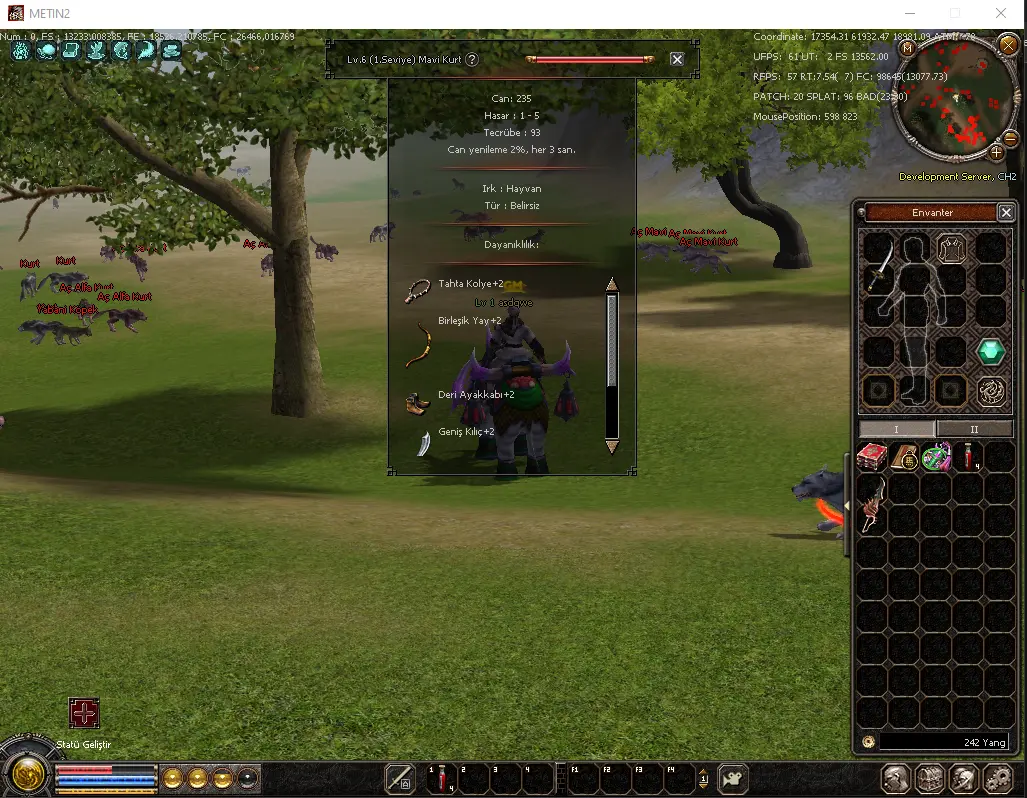Close the Mavi Kurt target info panel

(x=677, y=59)
